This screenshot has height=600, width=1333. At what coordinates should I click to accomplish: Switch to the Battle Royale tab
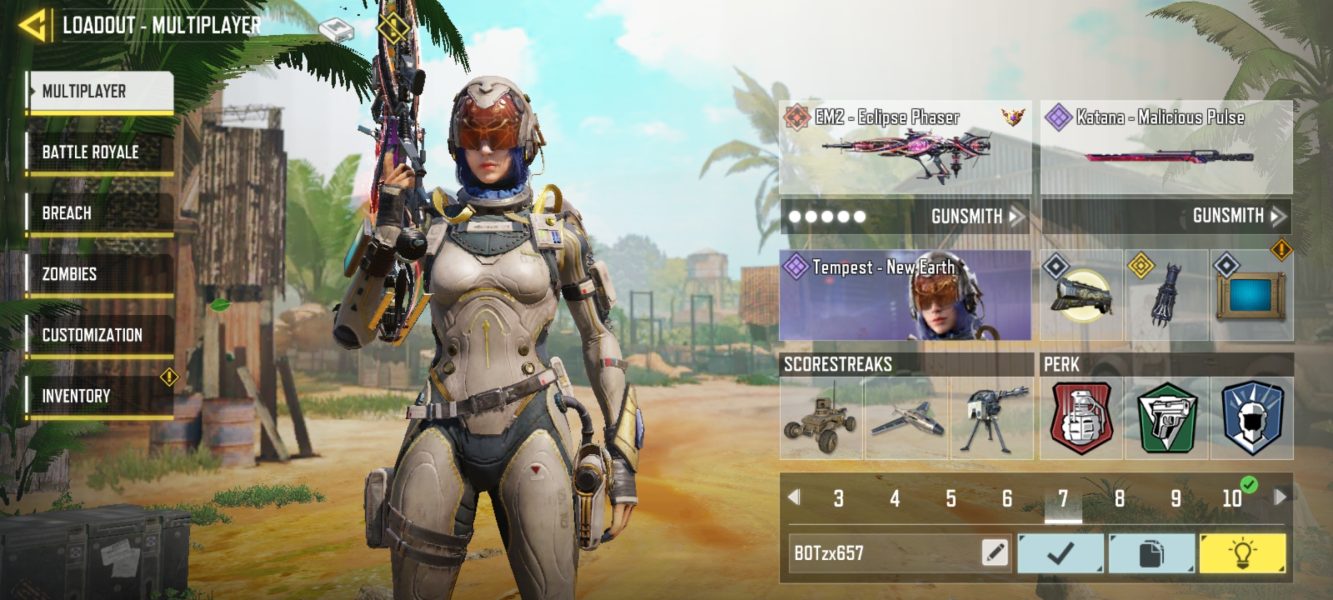point(100,152)
